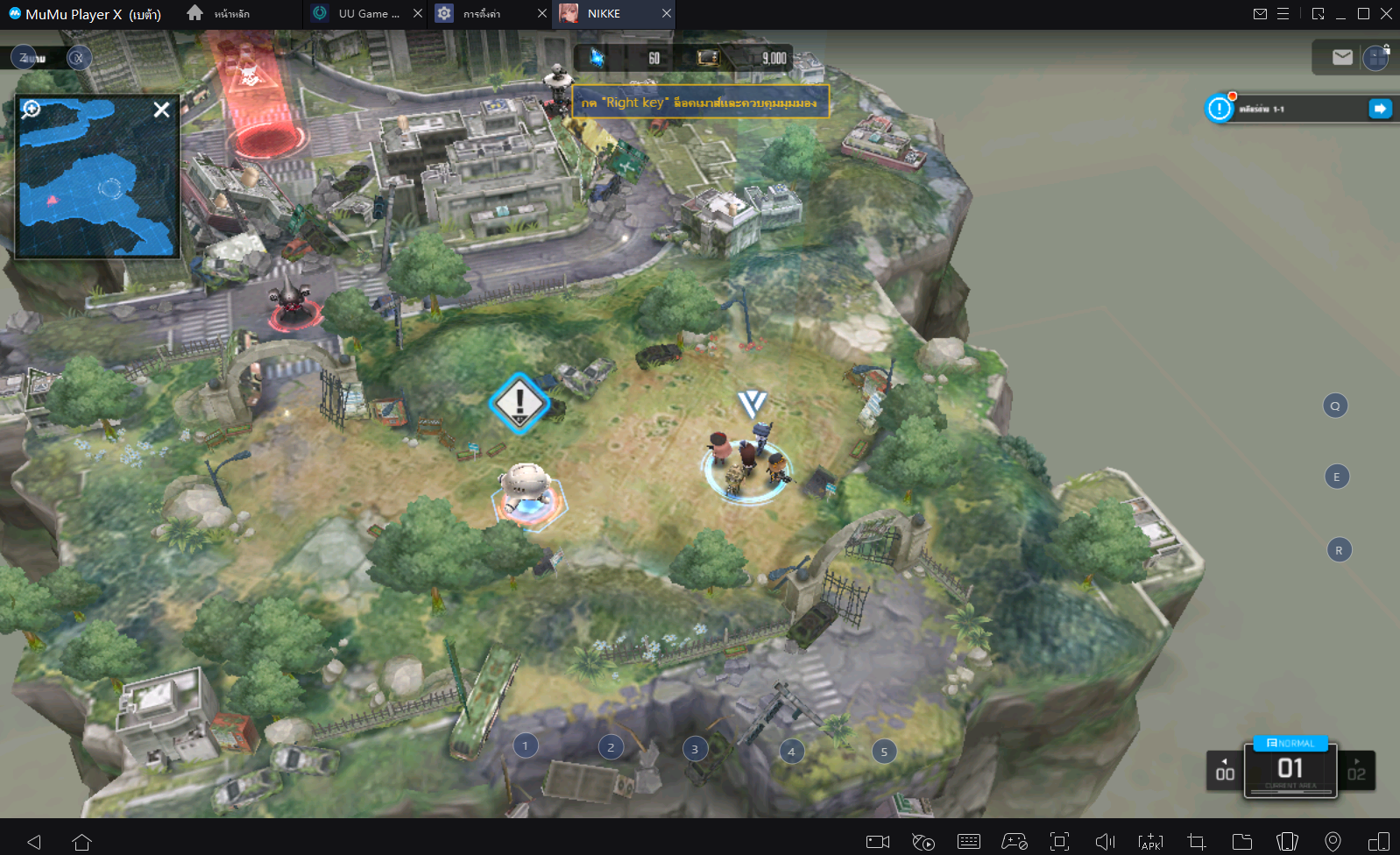Go to previous area 00
The width and height of the screenshot is (1400, 855).
(1225, 771)
